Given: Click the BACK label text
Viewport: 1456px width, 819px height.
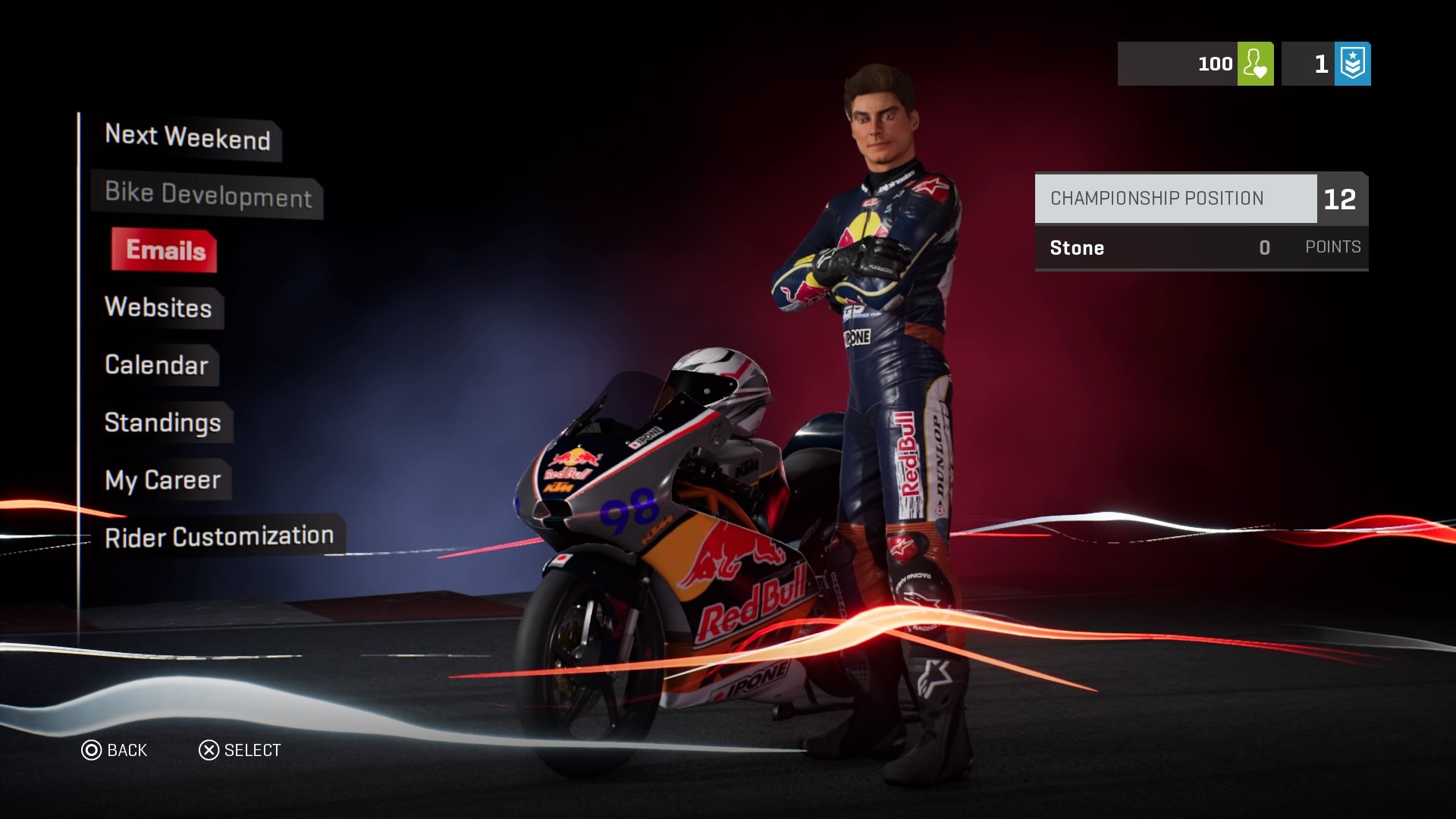Looking at the screenshot, I should coord(127,750).
